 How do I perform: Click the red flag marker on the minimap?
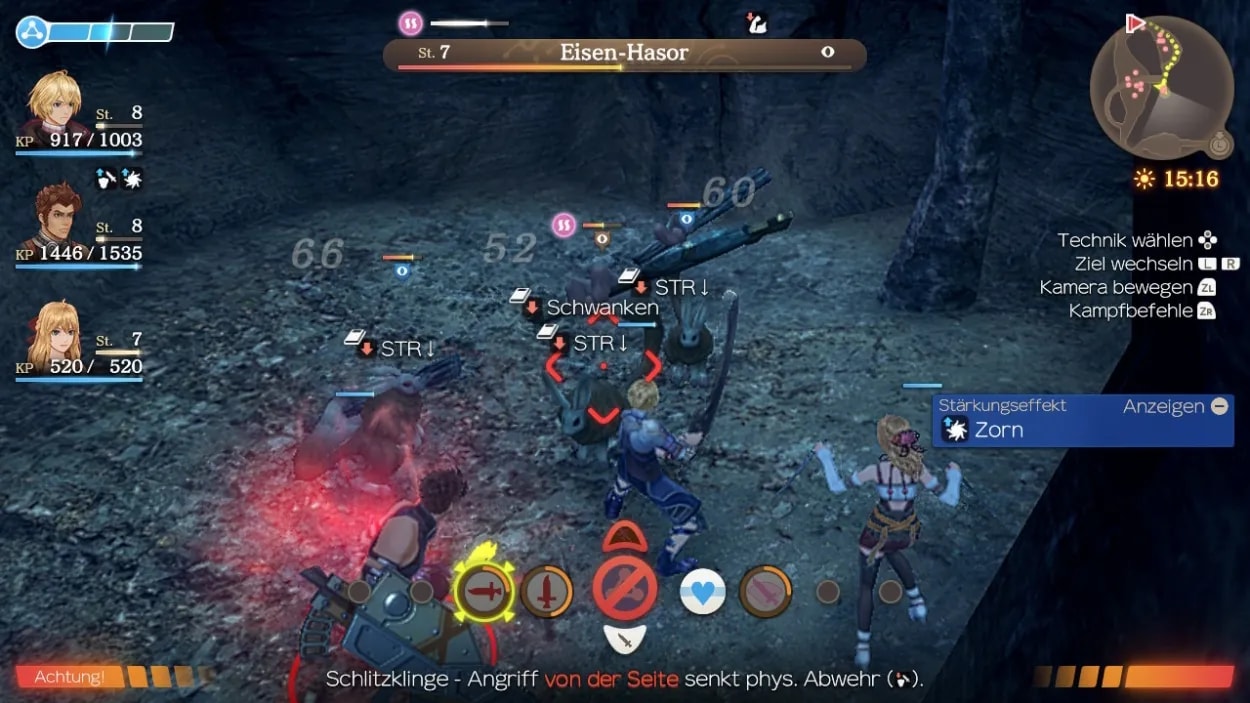click(x=1135, y=23)
